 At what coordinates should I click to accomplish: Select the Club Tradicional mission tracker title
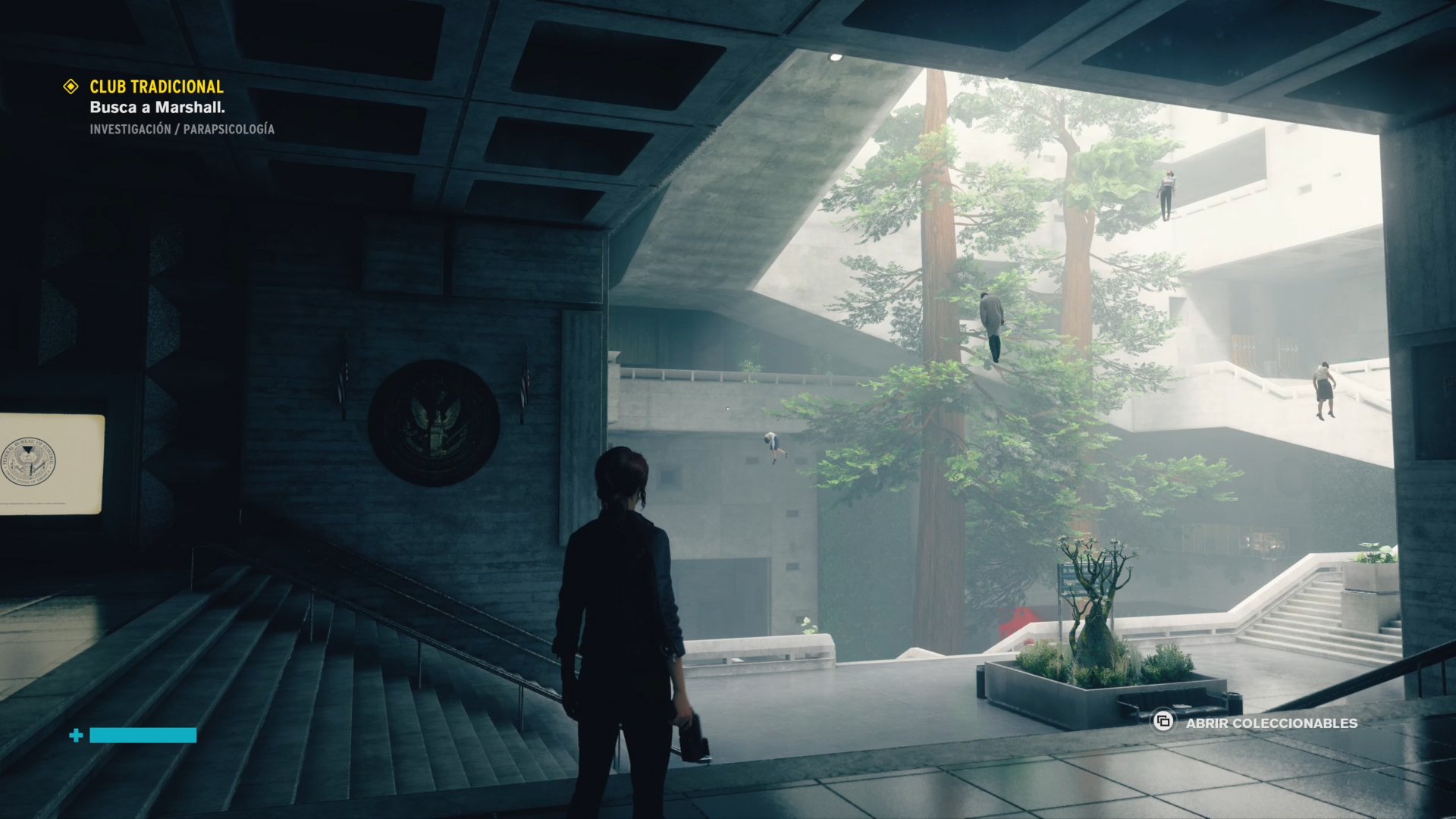[156, 86]
